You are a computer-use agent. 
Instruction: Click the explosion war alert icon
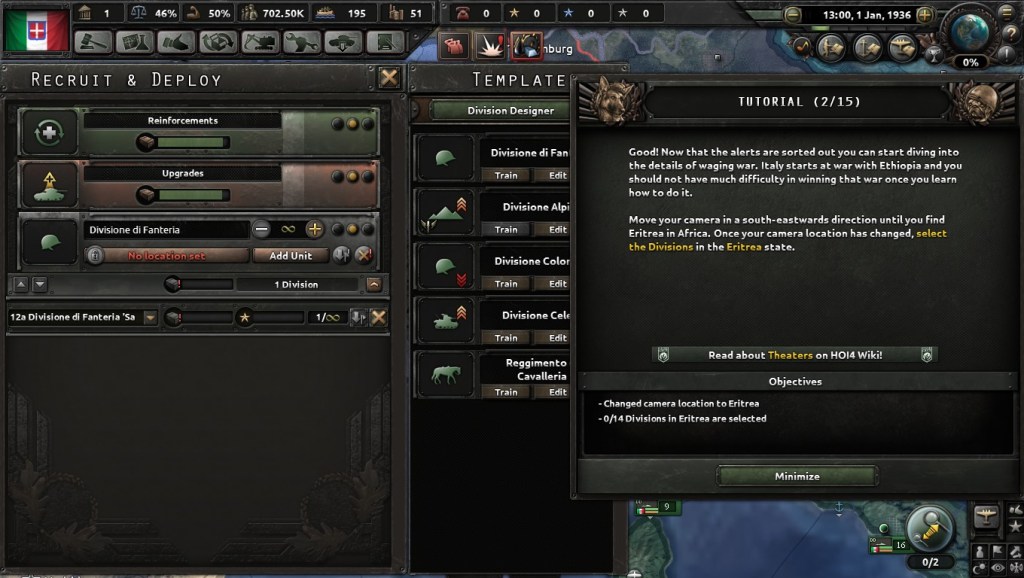pyautogui.click(x=491, y=44)
